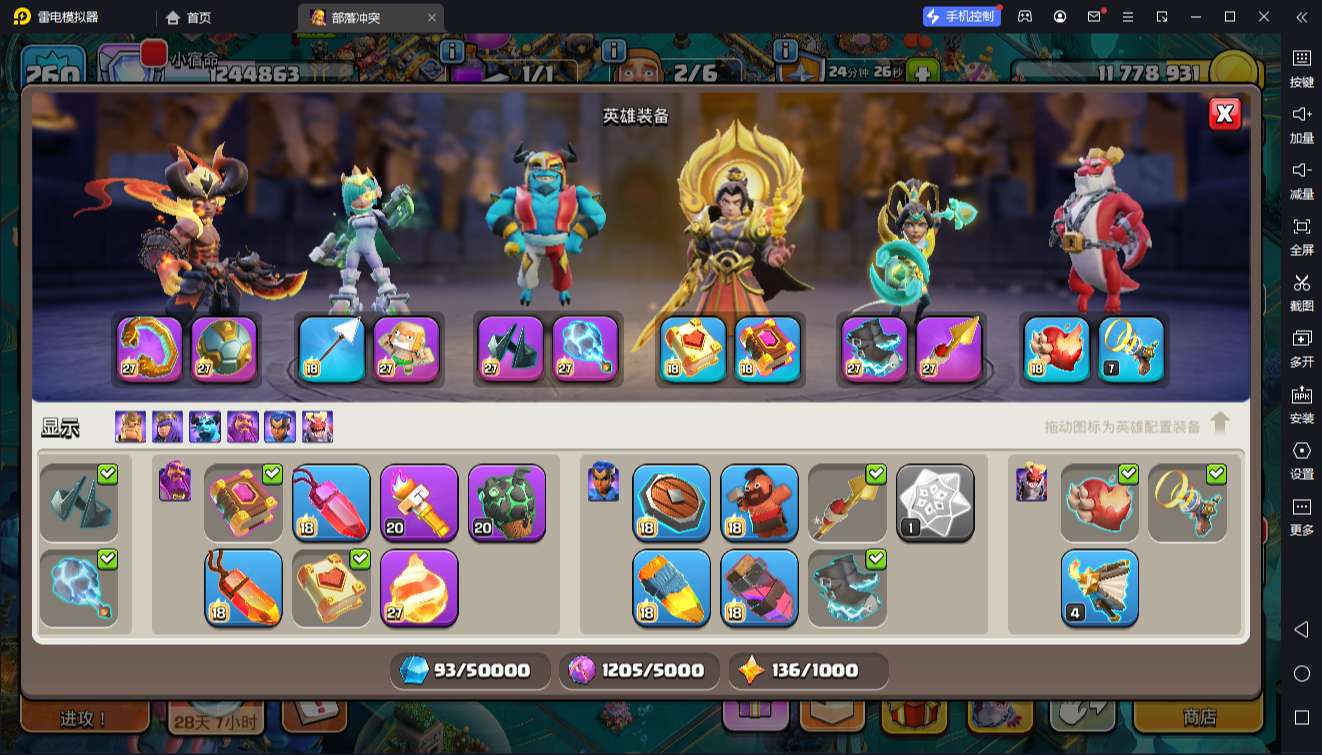Take a screenshot with the 截图 button
Image resolution: width=1322 pixels, height=755 pixels.
tap(1301, 291)
